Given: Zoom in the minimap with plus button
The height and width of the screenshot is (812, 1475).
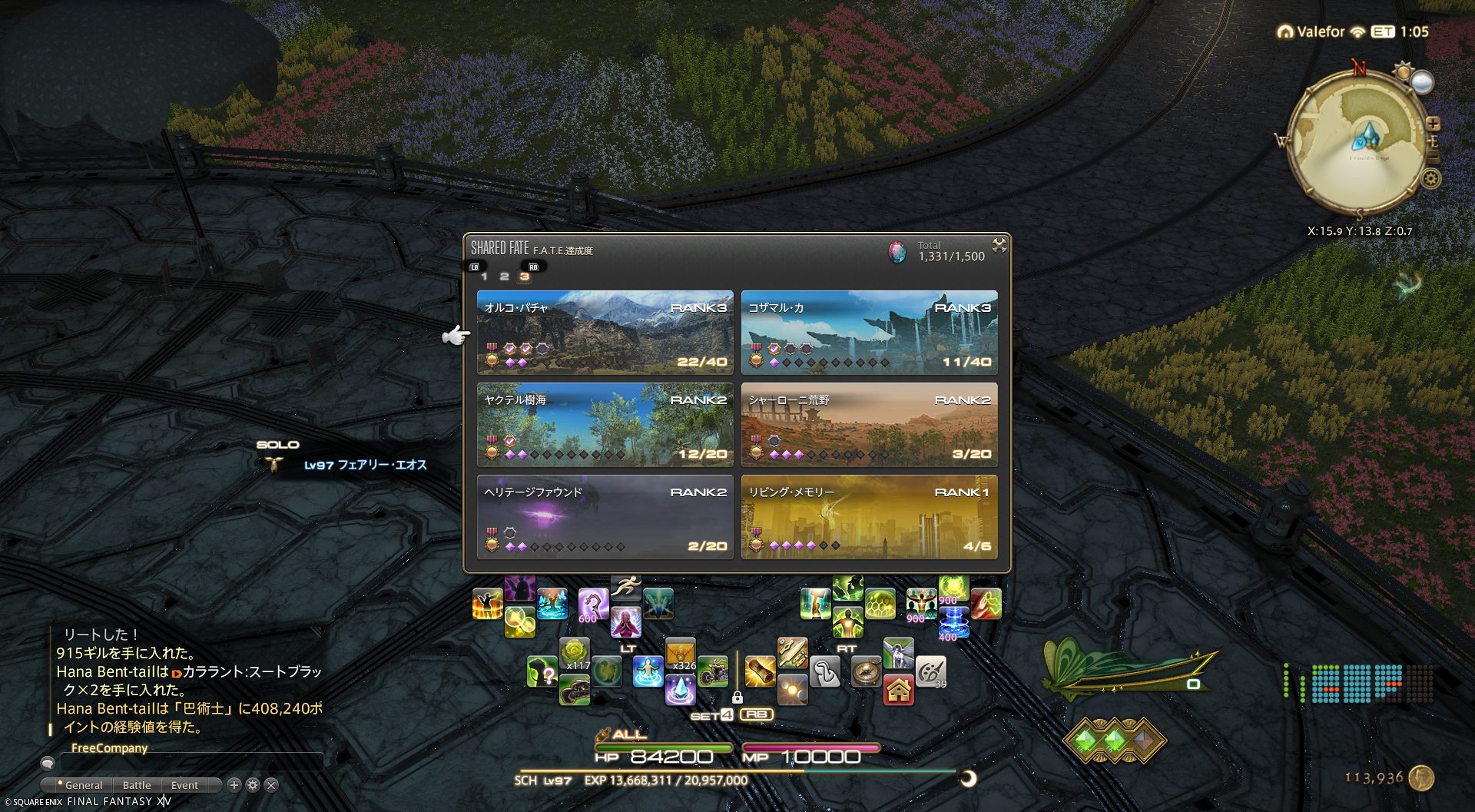Looking at the screenshot, I should tap(1433, 124).
